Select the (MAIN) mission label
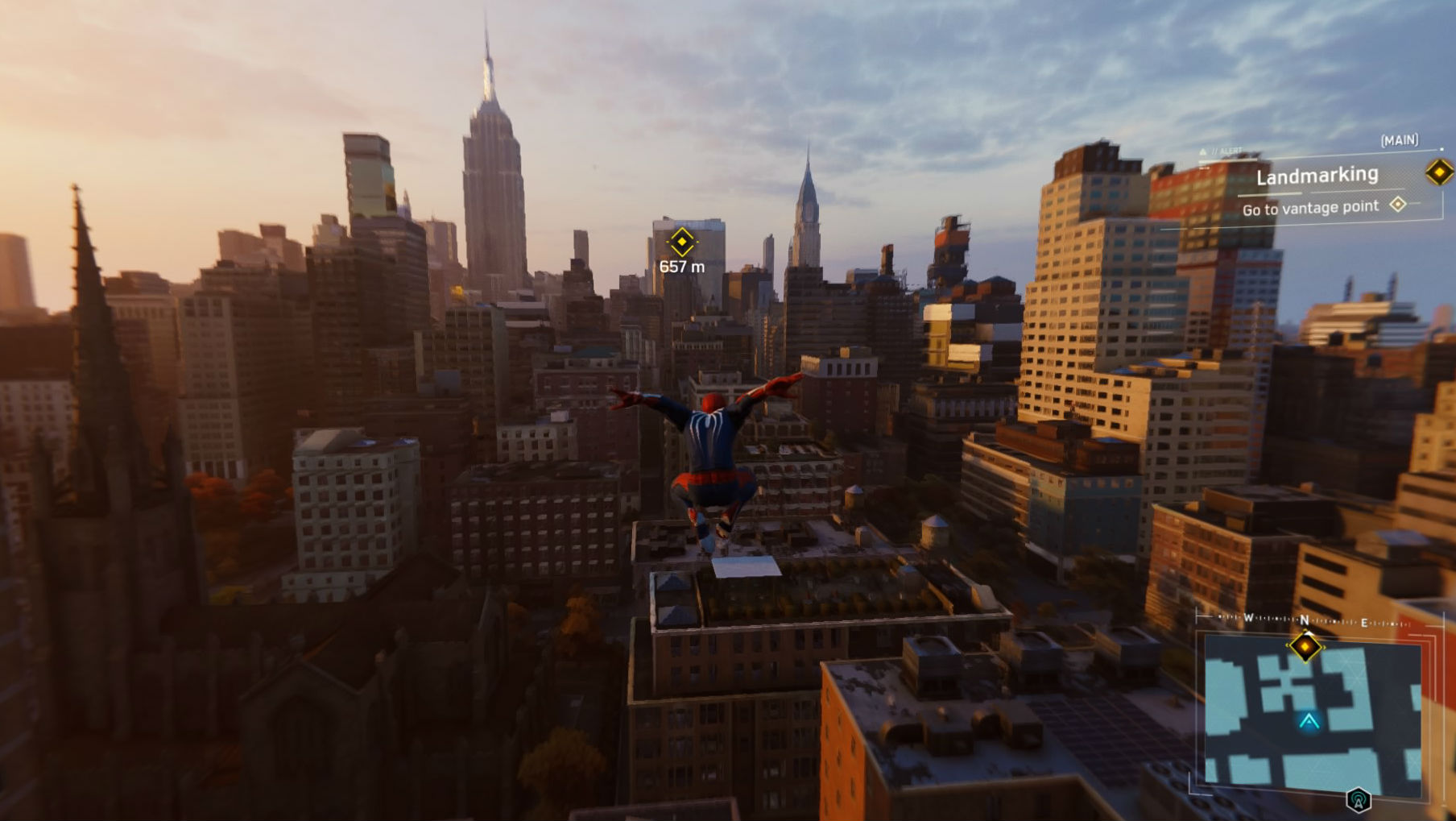Image resolution: width=1456 pixels, height=821 pixels. tap(1399, 140)
